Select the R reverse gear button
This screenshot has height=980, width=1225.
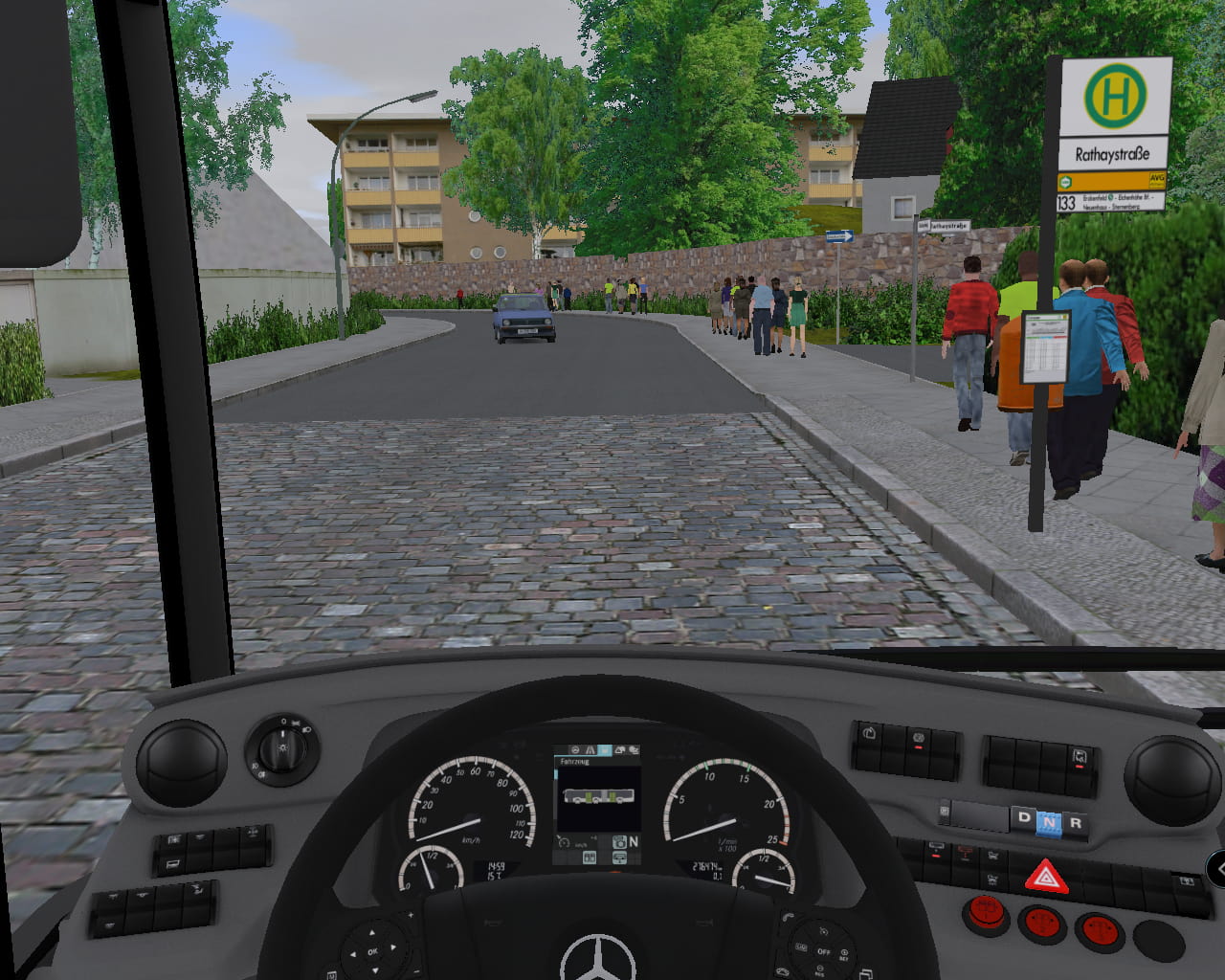[x=1075, y=823]
